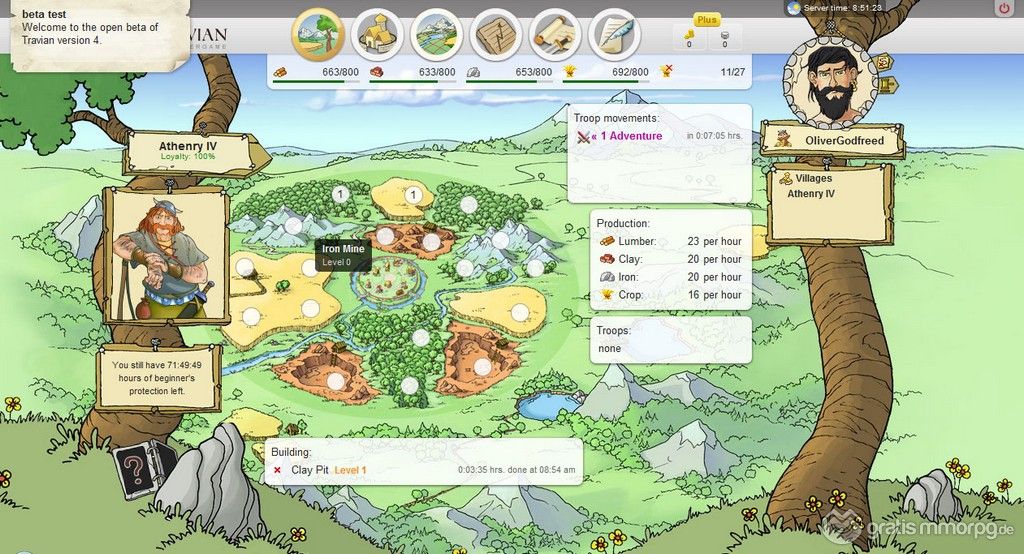Open the Resources overview navigation icon
This screenshot has width=1024, height=554.
(x=317, y=33)
